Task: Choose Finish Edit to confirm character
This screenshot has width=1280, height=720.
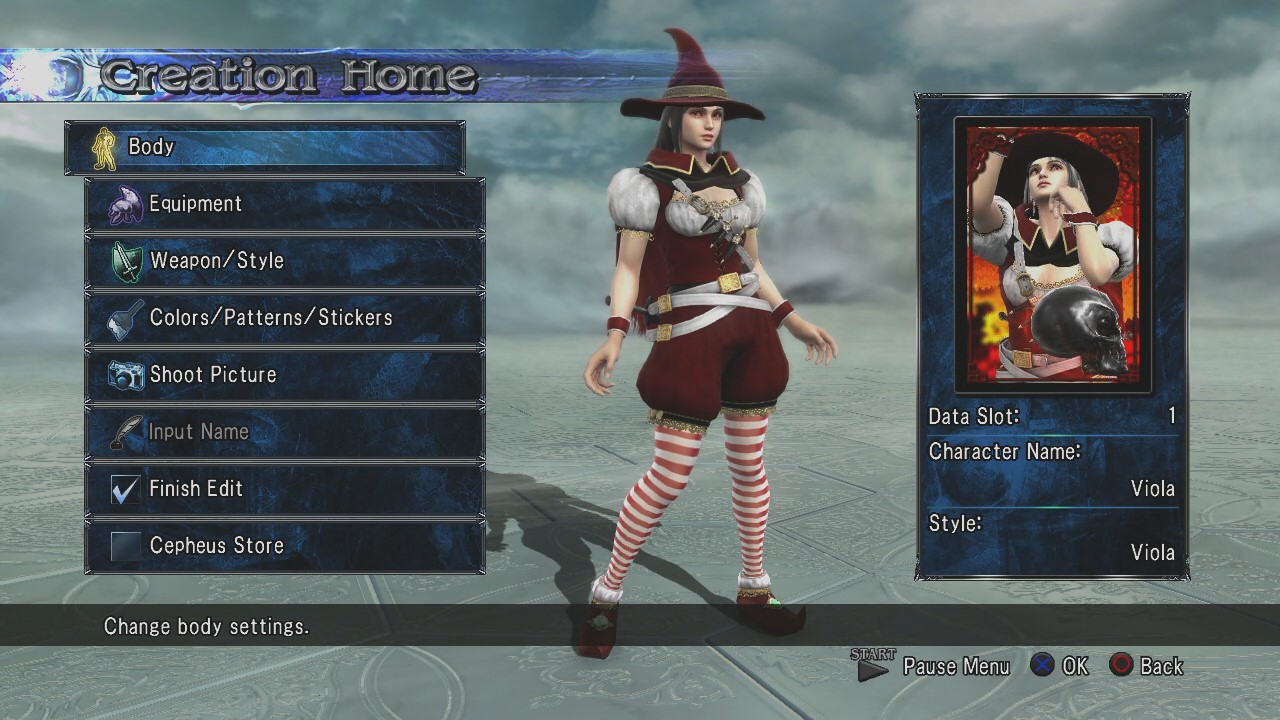Action: coord(285,489)
